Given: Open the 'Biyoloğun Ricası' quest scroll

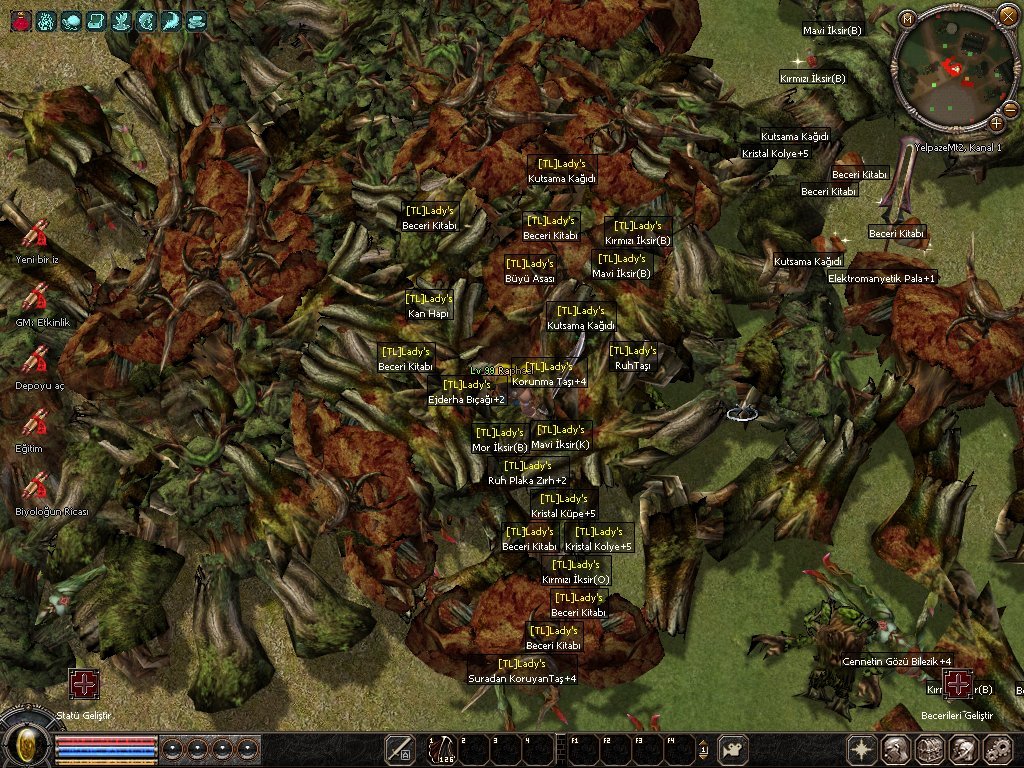Looking at the screenshot, I should pyautogui.click(x=35, y=486).
